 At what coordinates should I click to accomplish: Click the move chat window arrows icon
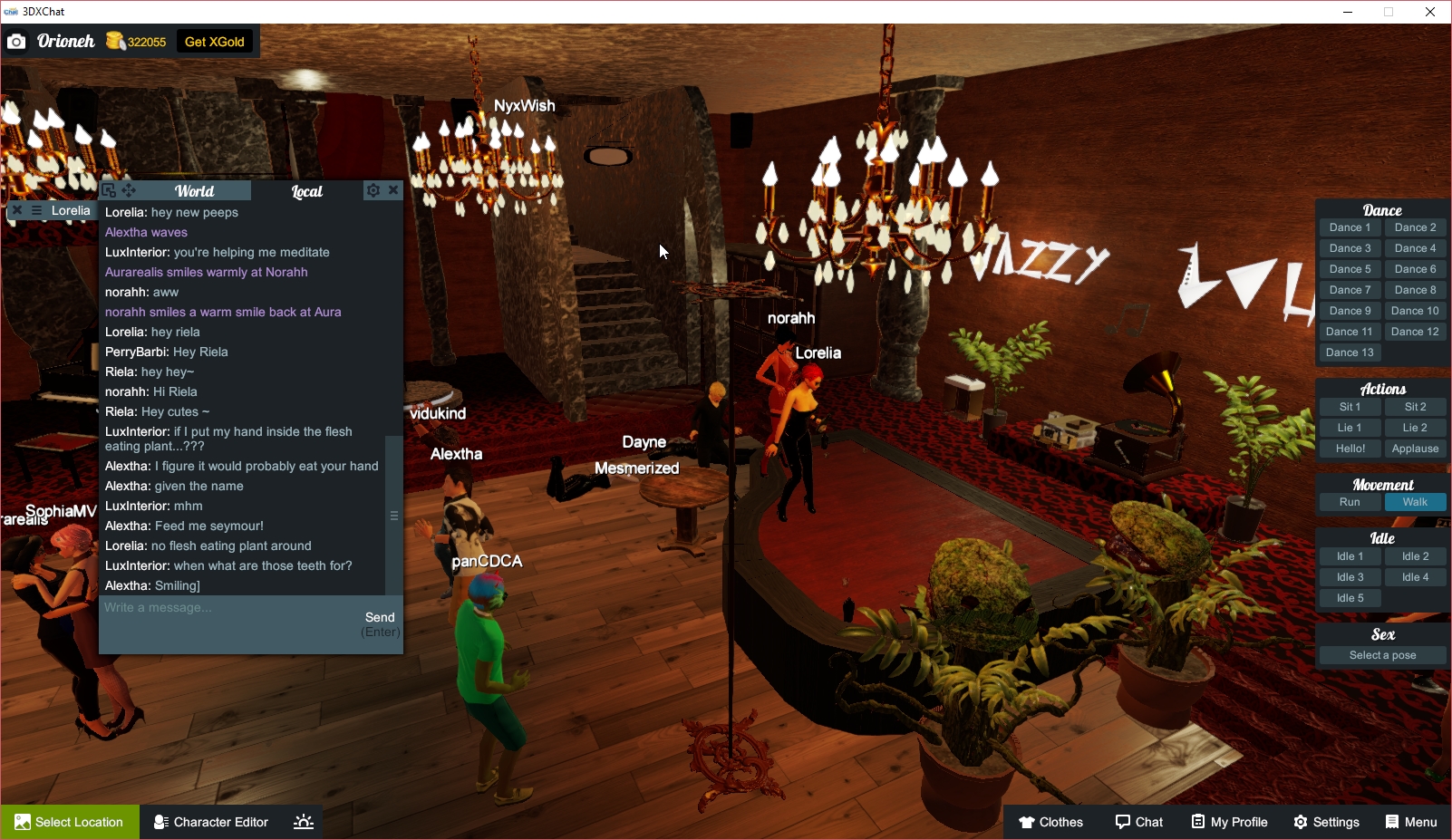[129, 190]
